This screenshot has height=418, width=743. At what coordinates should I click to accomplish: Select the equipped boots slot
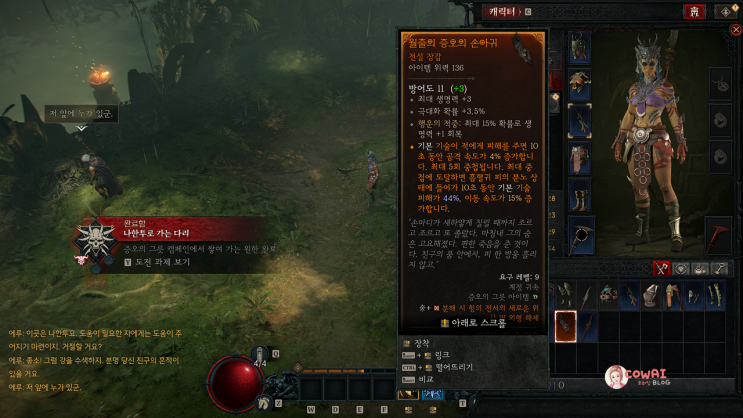(x=580, y=194)
